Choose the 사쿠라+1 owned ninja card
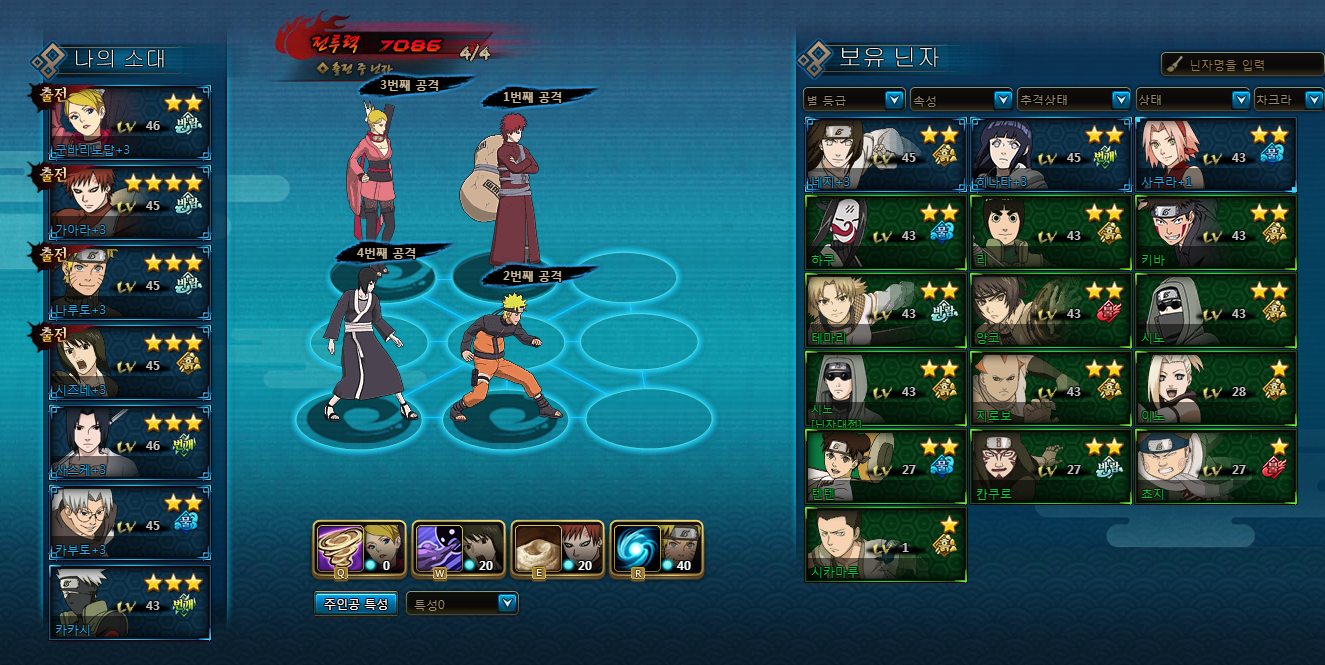Image resolution: width=1325 pixels, height=665 pixels. pyautogui.click(x=1216, y=155)
